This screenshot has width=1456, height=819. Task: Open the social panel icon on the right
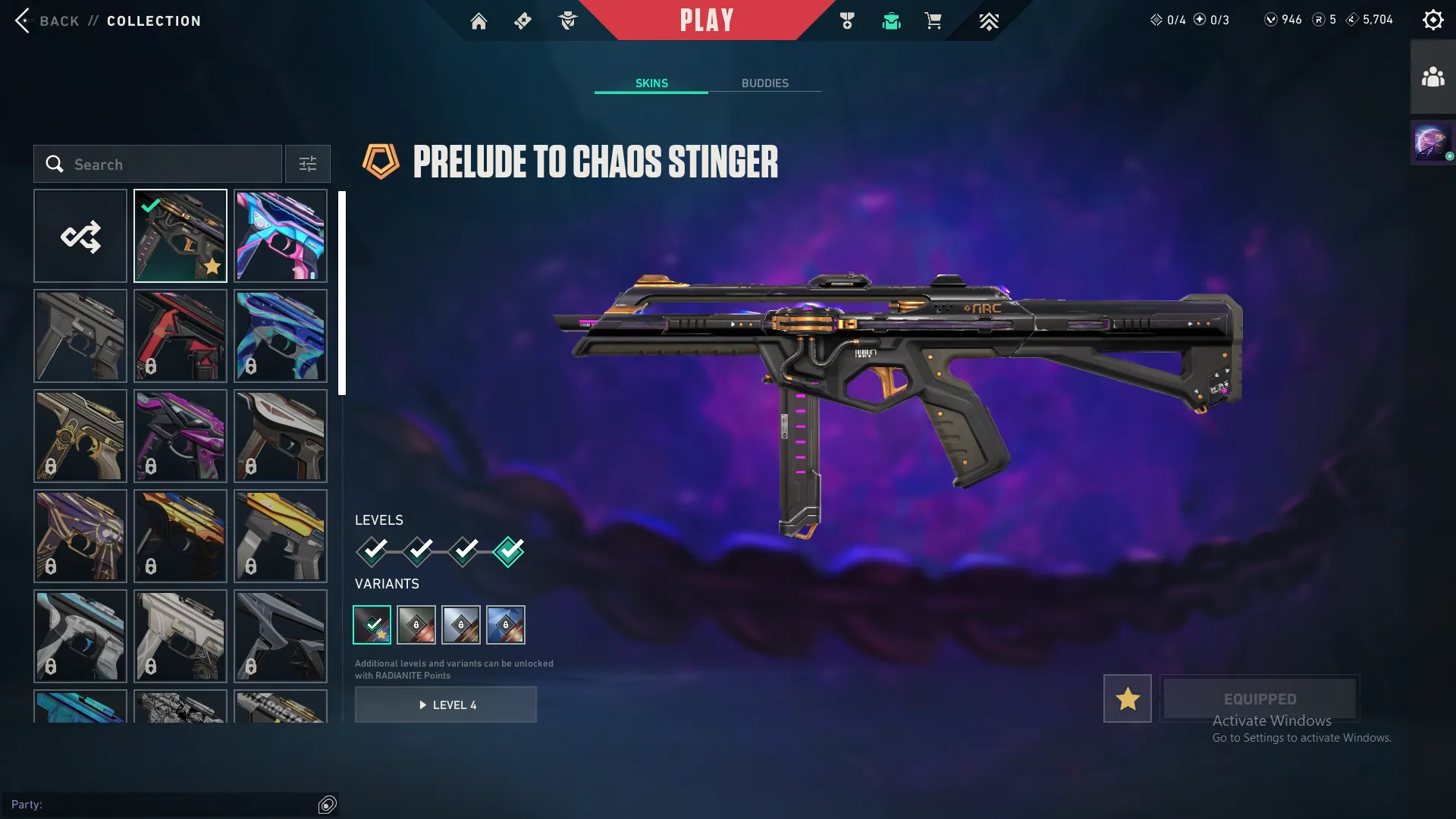point(1432,74)
